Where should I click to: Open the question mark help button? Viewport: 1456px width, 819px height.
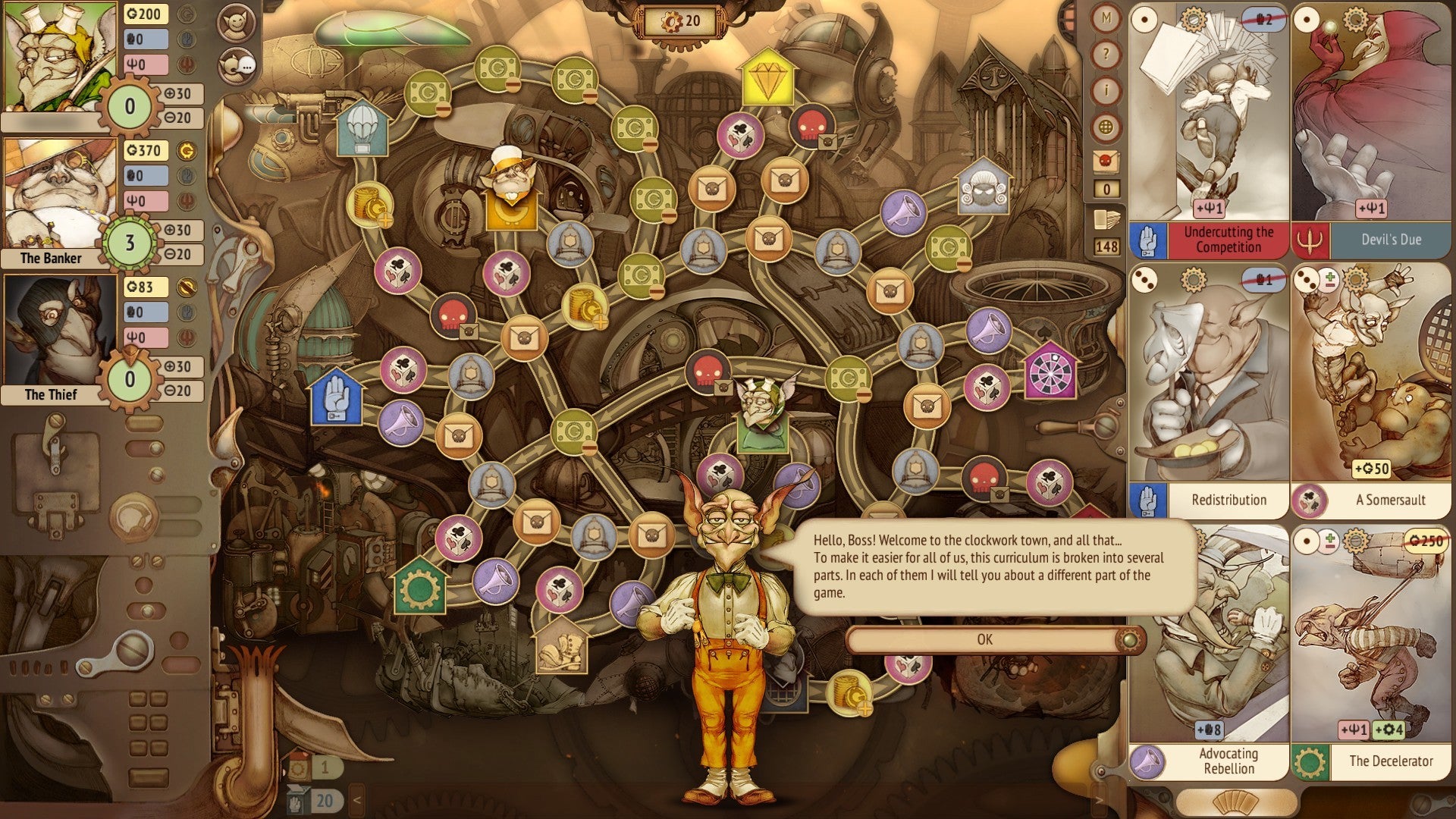[x=1106, y=54]
